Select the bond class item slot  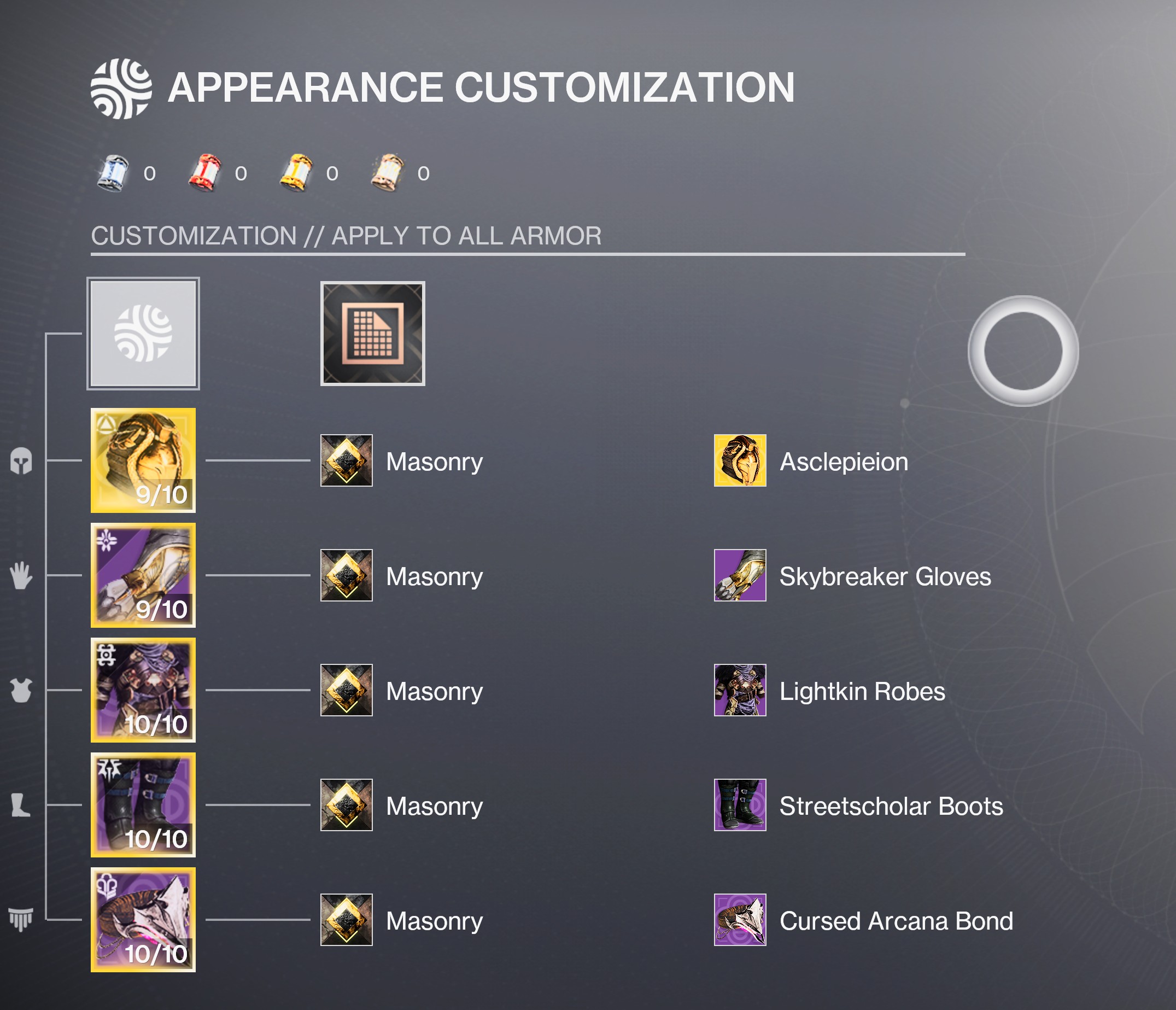tap(143, 919)
